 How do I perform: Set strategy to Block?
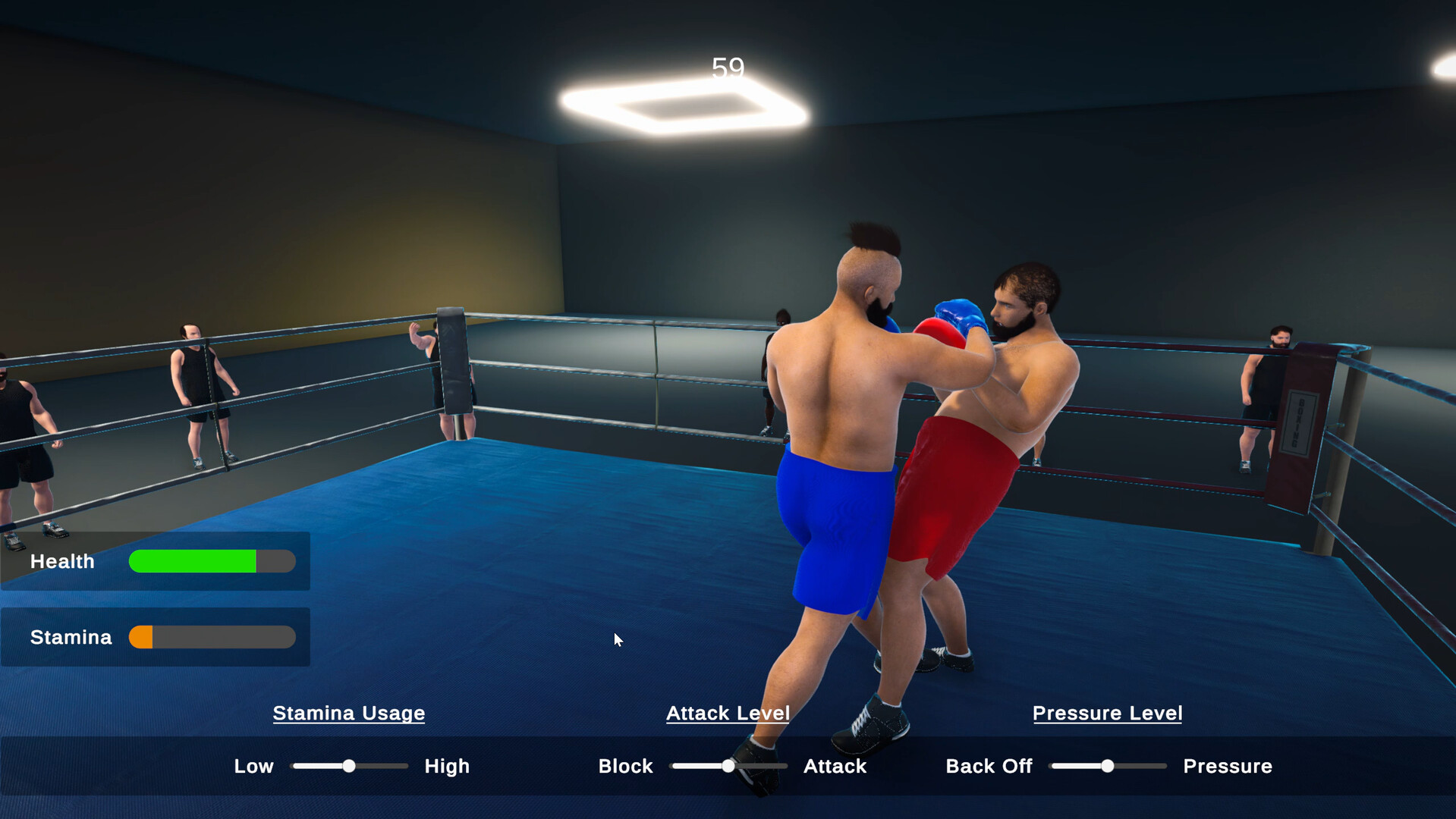click(x=625, y=766)
